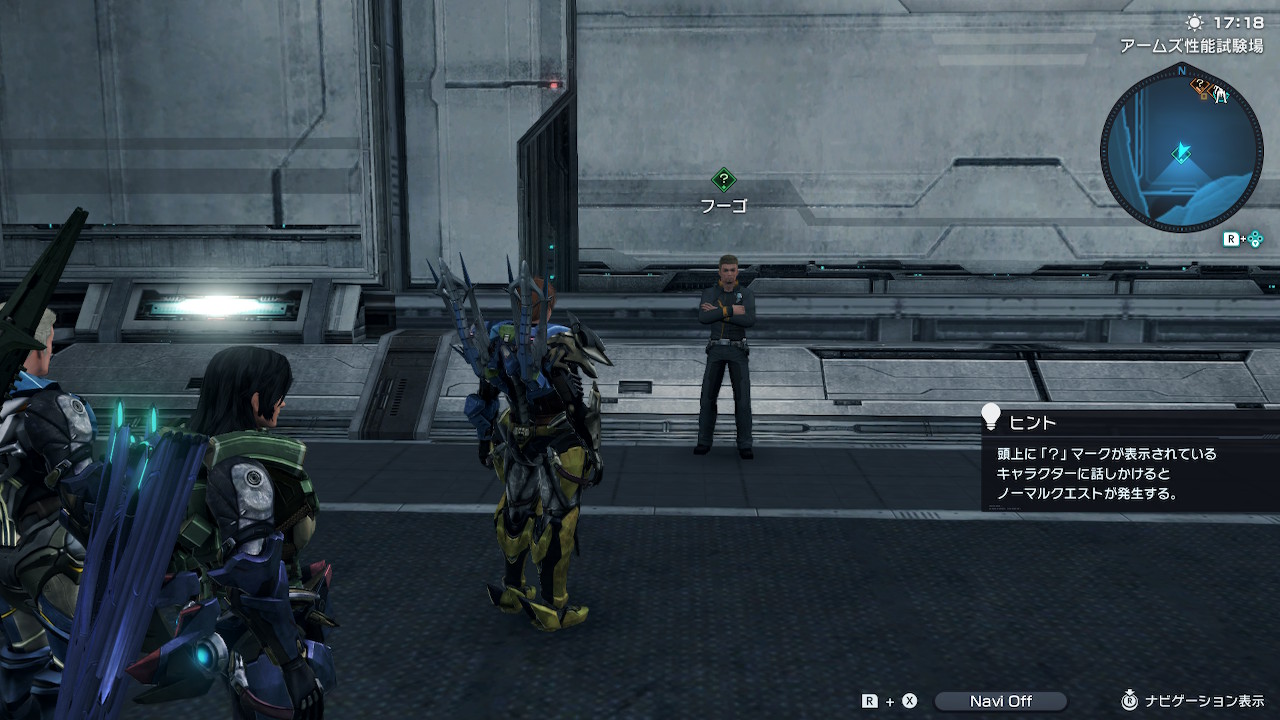
Task: Click the ヒント hint panel
Action: click(1130, 461)
